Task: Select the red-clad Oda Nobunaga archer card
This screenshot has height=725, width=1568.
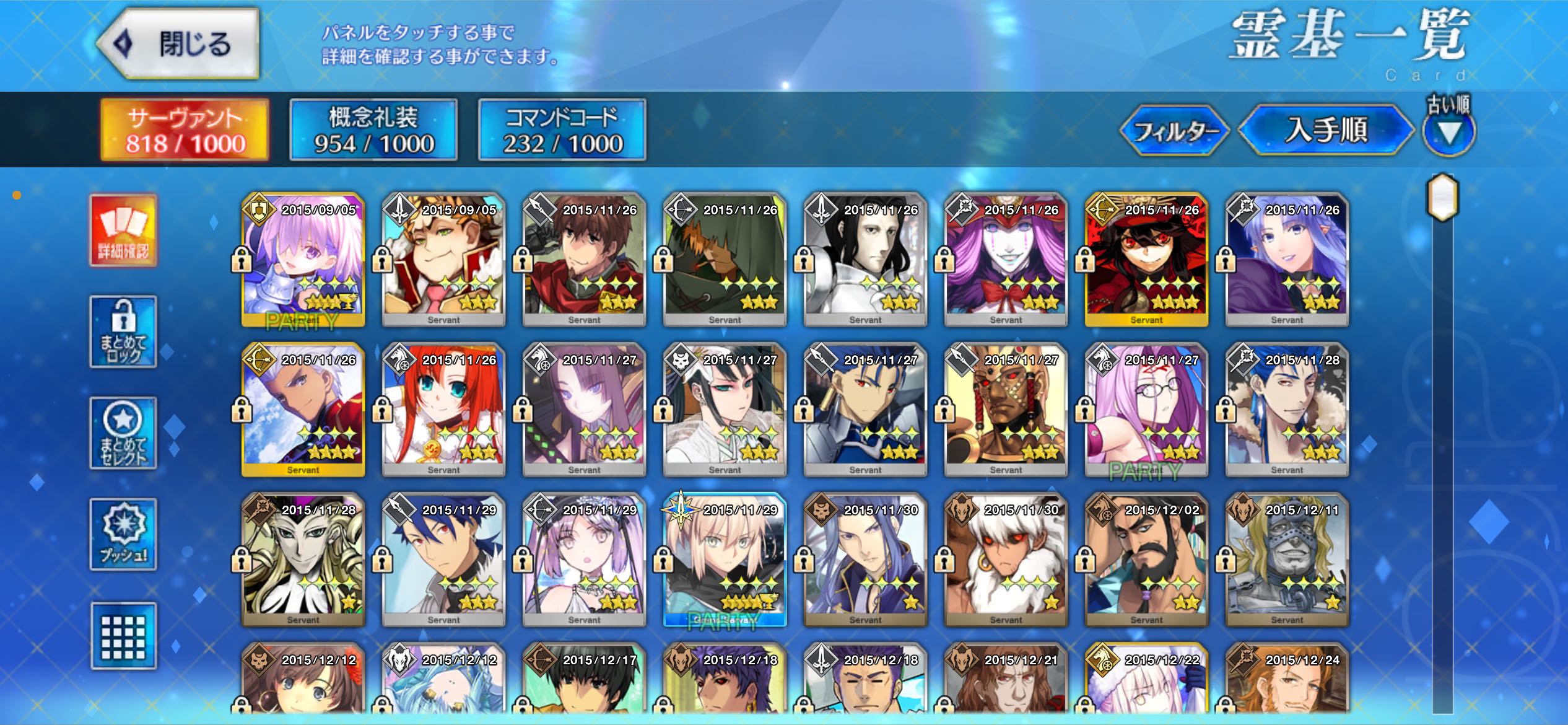Action: [x=1146, y=260]
